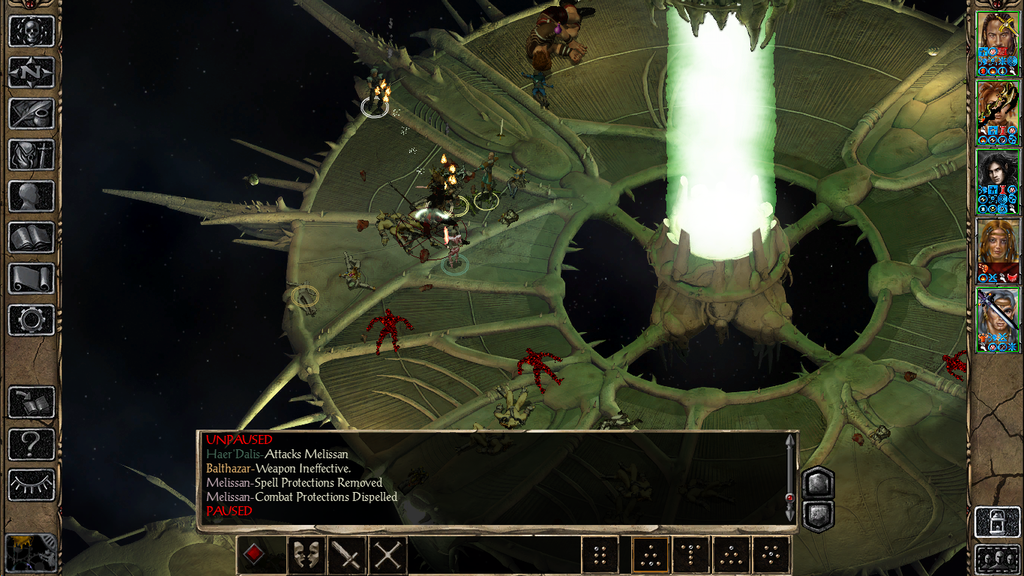Choose the sword attack button

pos(346,555)
